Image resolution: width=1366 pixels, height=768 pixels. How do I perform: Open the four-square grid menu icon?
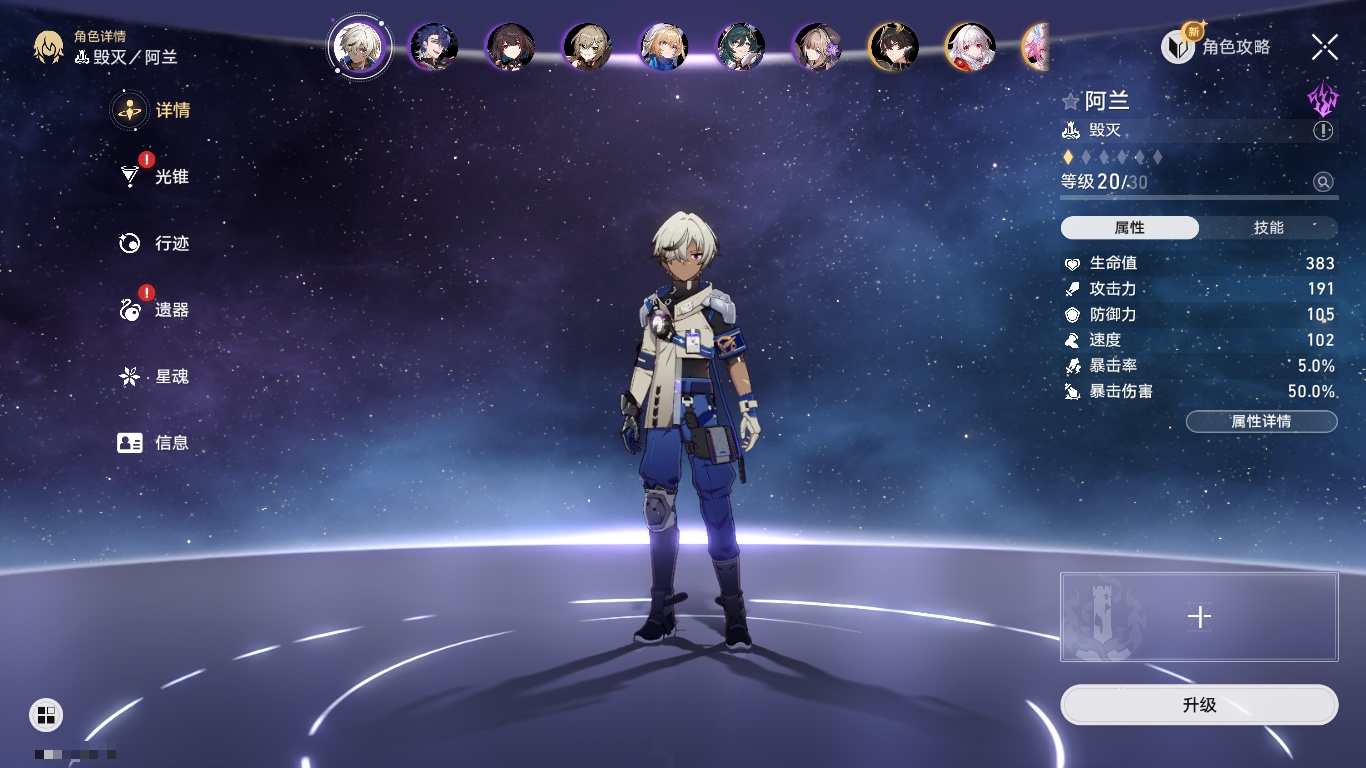click(x=46, y=714)
